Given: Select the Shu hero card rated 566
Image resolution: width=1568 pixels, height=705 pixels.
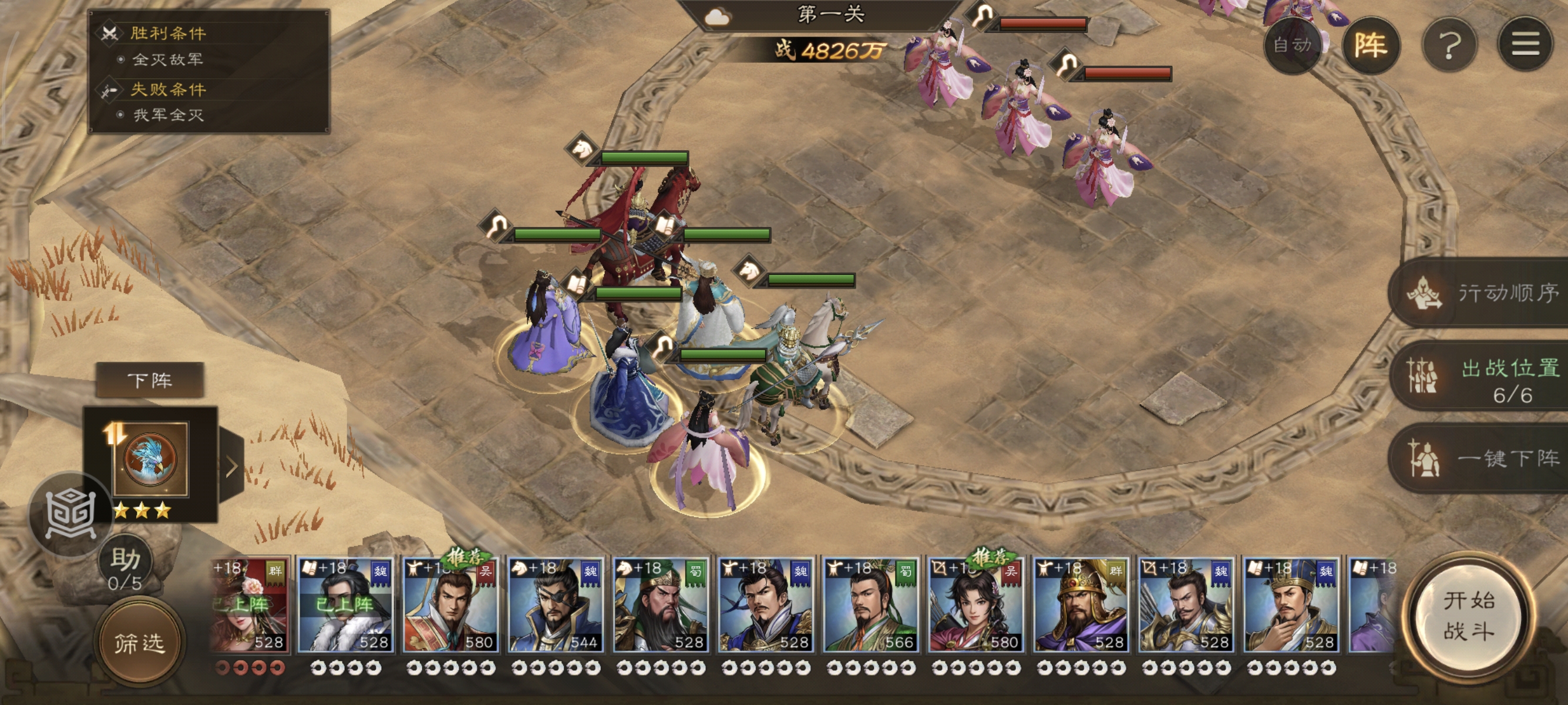Looking at the screenshot, I should (x=870, y=606).
